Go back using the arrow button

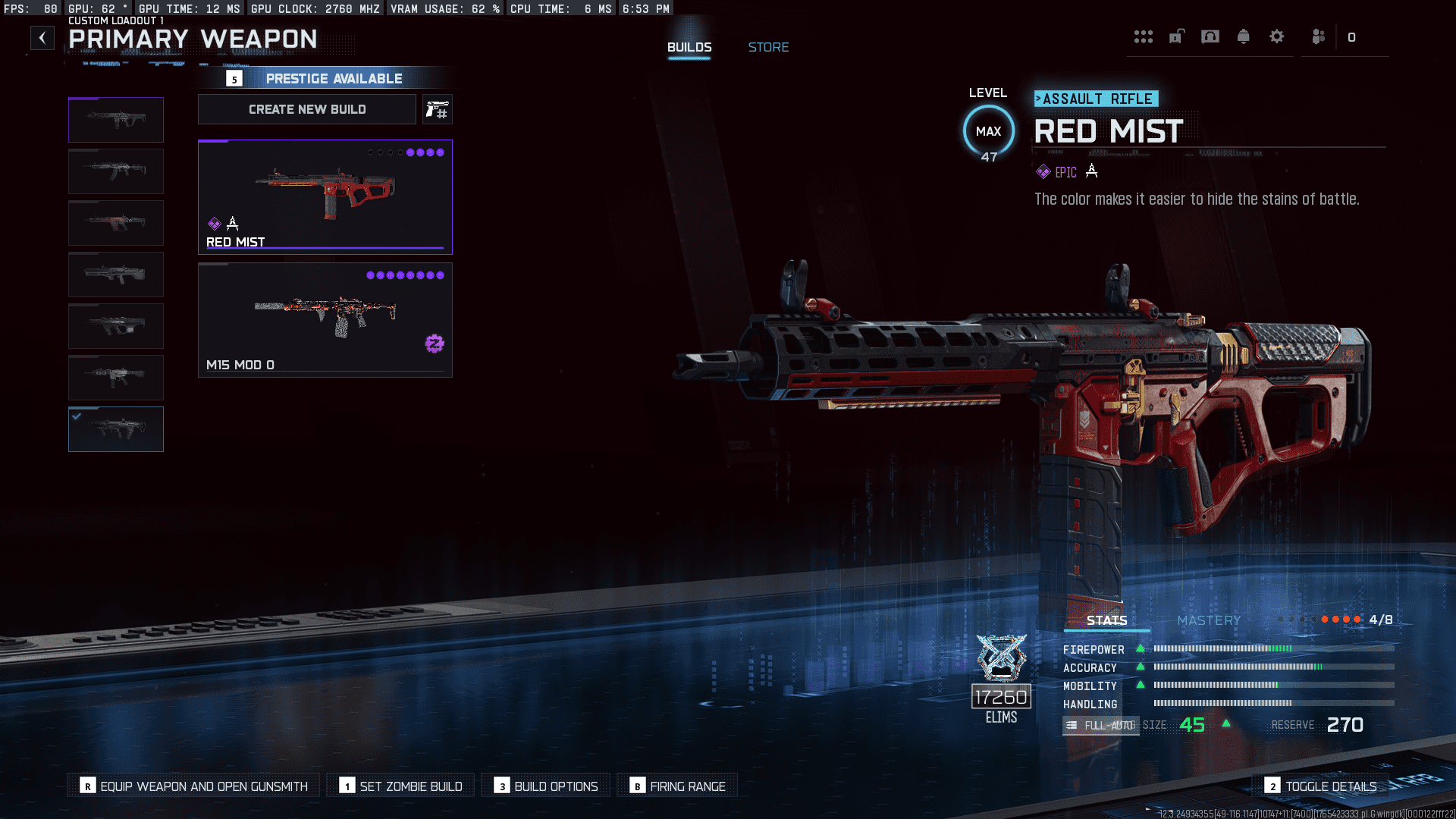point(42,38)
